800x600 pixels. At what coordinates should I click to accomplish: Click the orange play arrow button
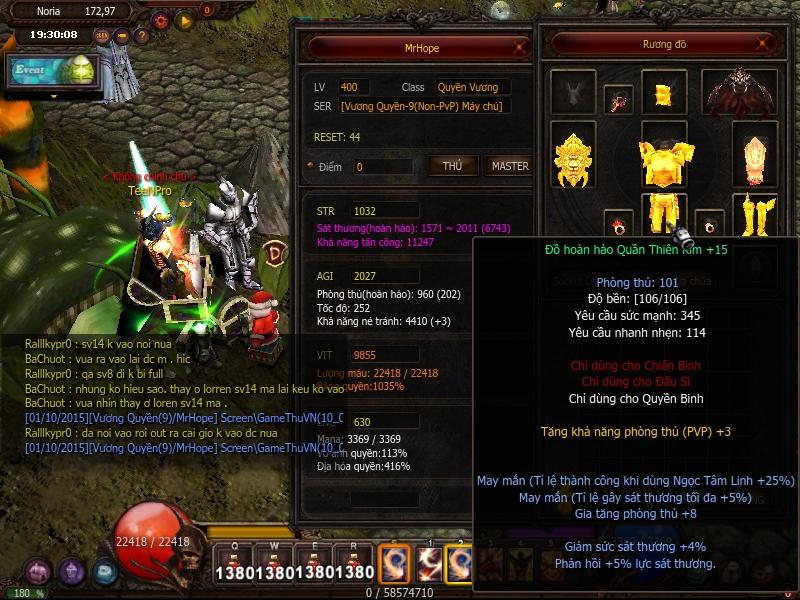tap(184, 19)
